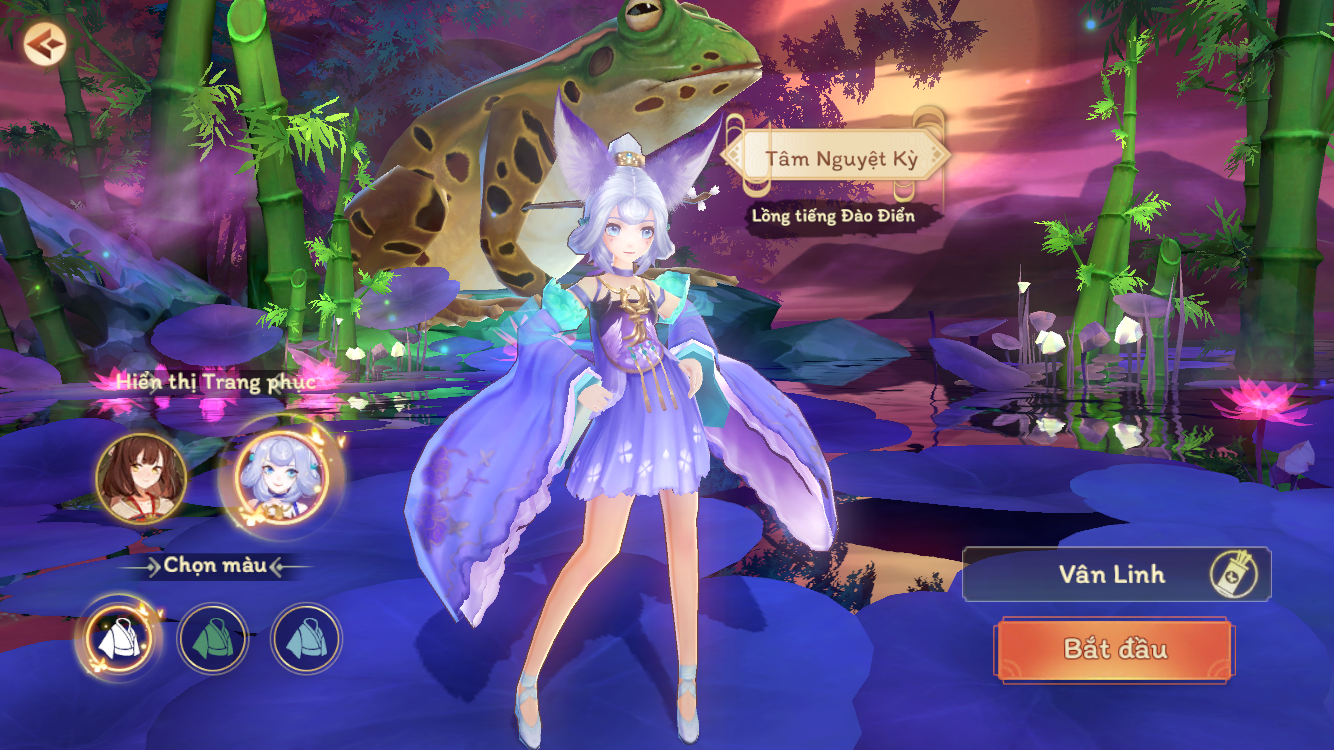The width and height of the screenshot is (1334, 750).
Task: Pick the white outfit color option
Action: 118,638
